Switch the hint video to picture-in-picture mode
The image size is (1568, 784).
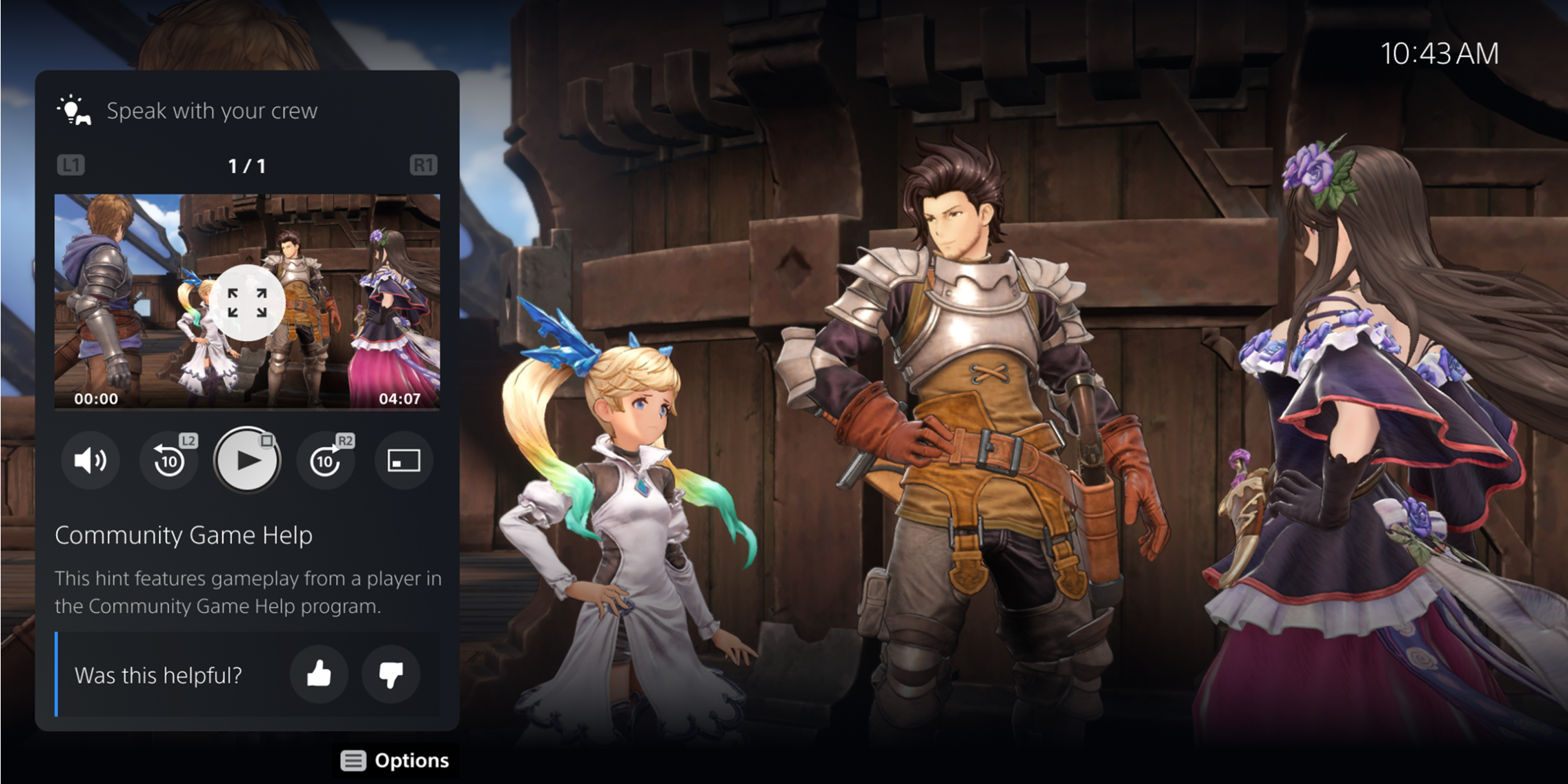(x=403, y=461)
